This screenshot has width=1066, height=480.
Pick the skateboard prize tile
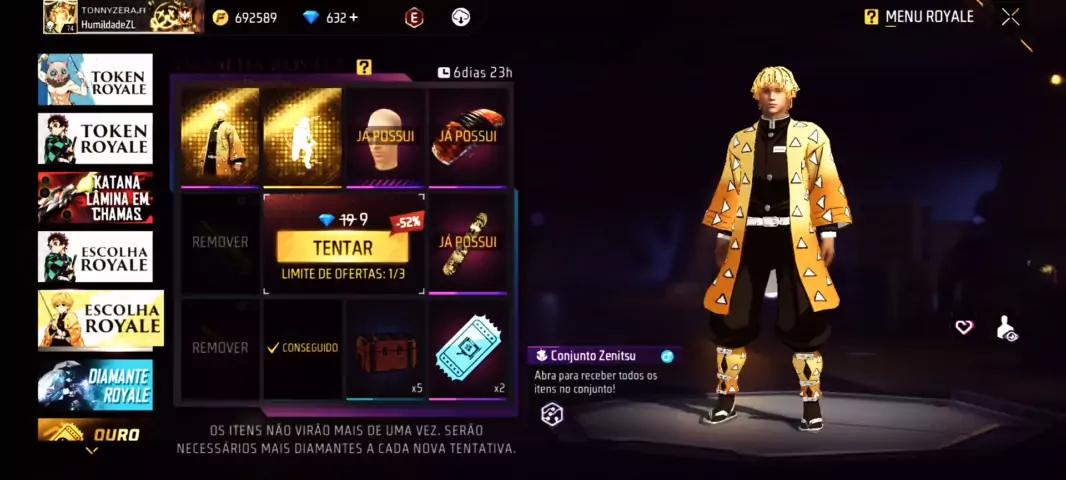click(468, 241)
